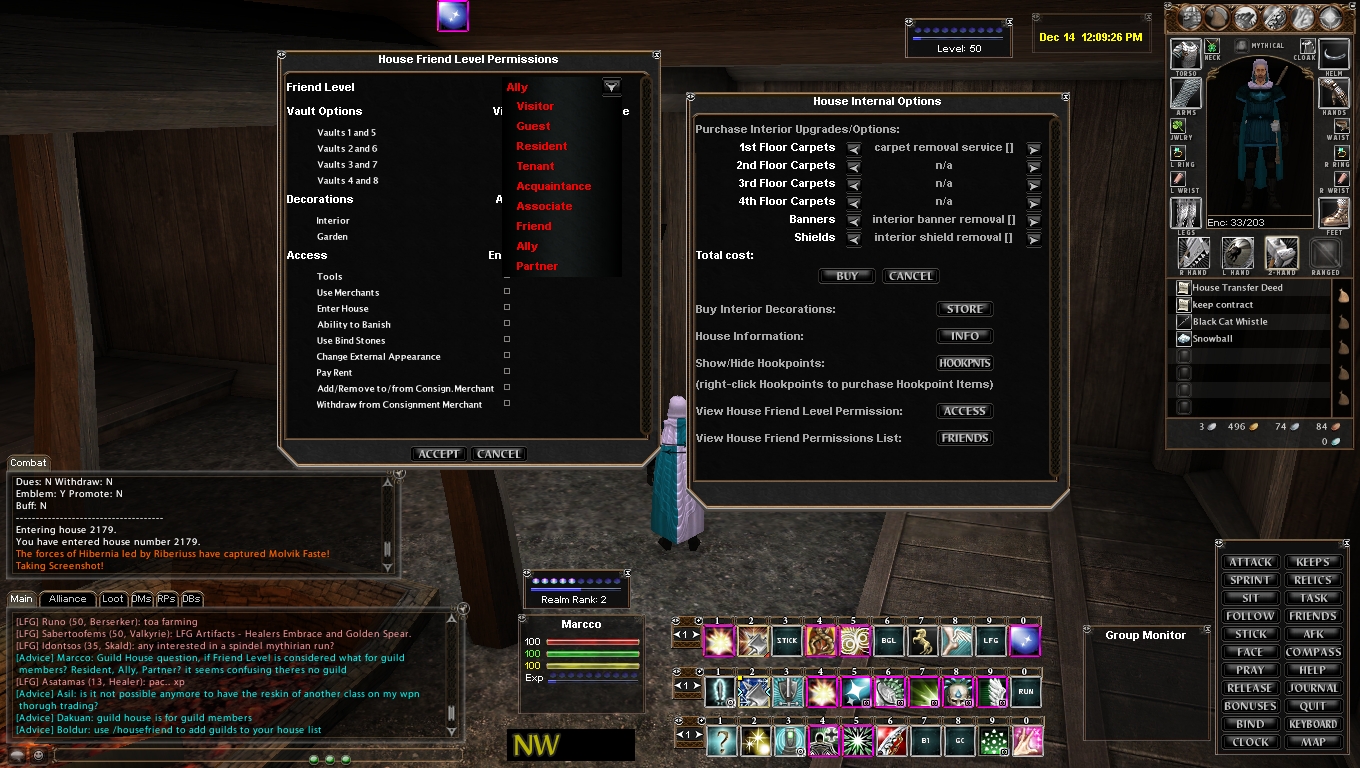Switch to the Alliance chat tab
The width and height of the screenshot is (1360, 768).
[68, 599]
